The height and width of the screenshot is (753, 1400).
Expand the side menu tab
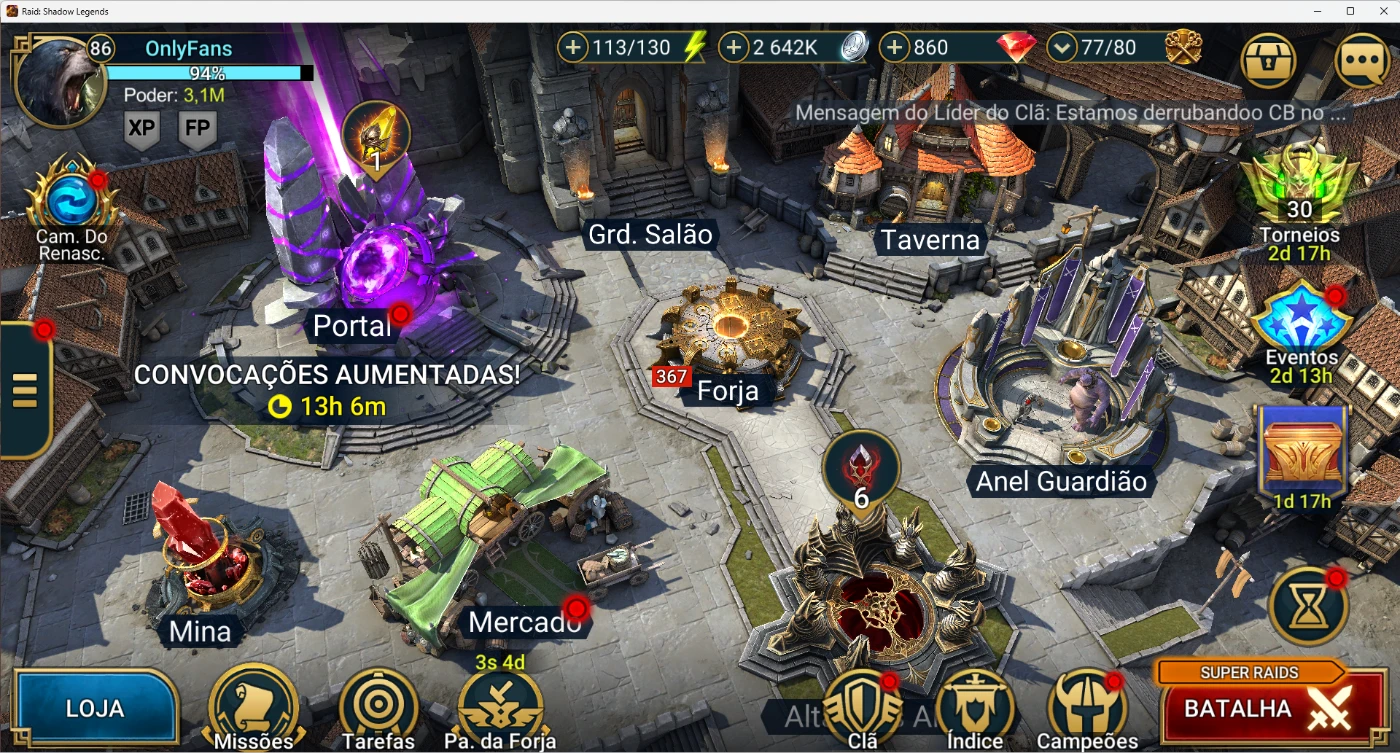(24, 390)
